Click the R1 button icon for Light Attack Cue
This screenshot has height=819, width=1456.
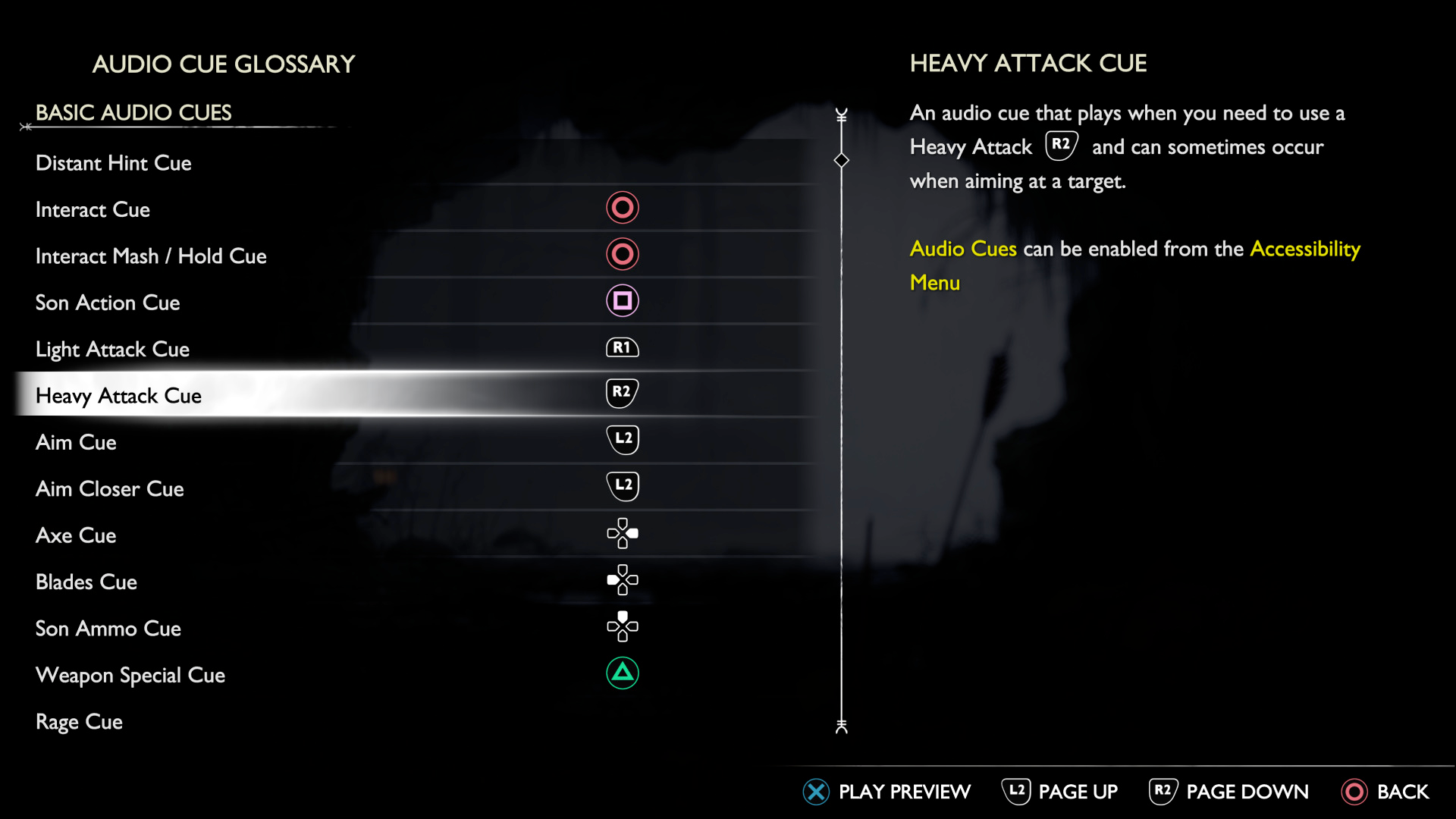pos(623,347)
